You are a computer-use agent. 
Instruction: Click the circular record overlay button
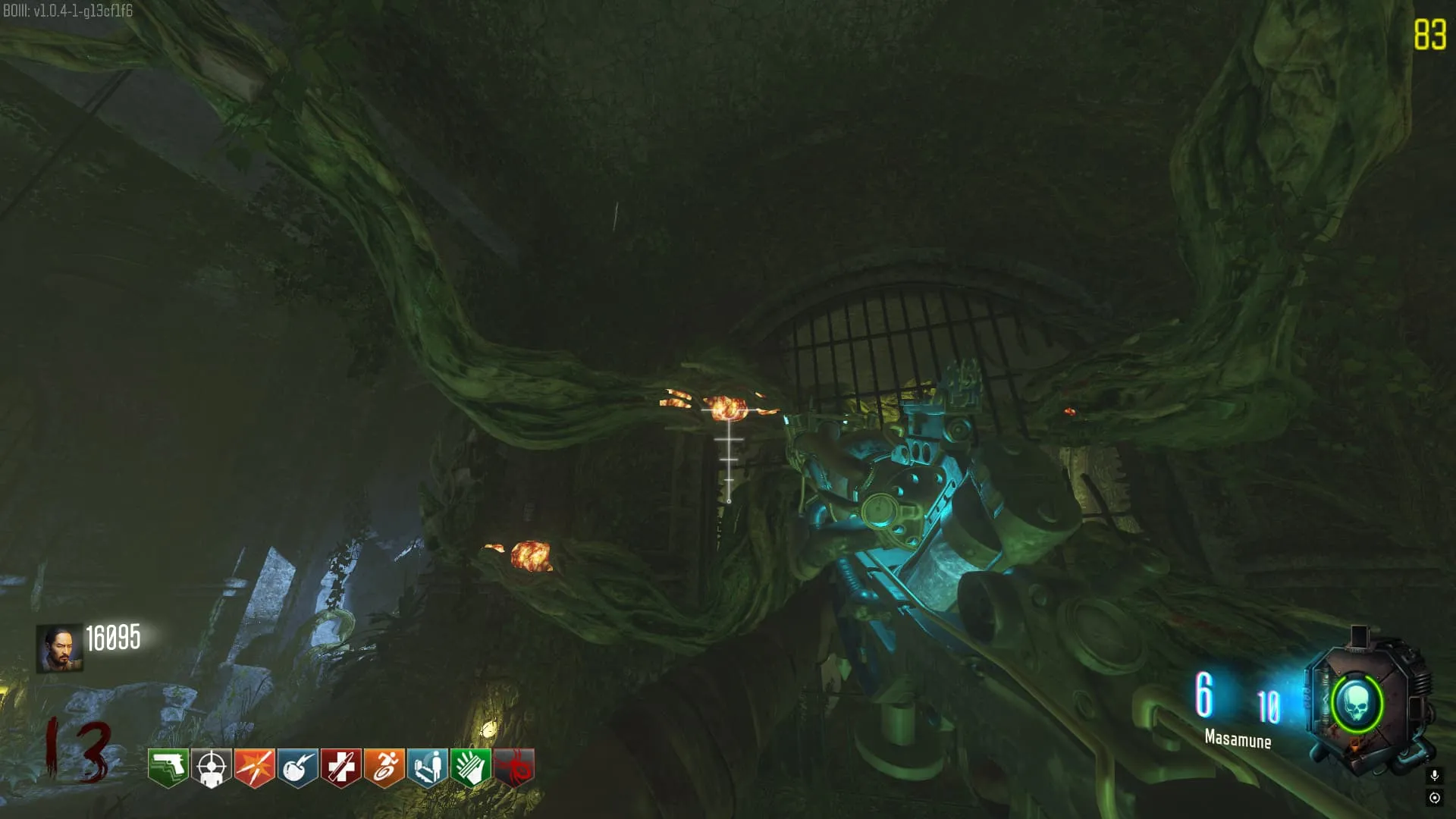click(x=1434, y=798)
